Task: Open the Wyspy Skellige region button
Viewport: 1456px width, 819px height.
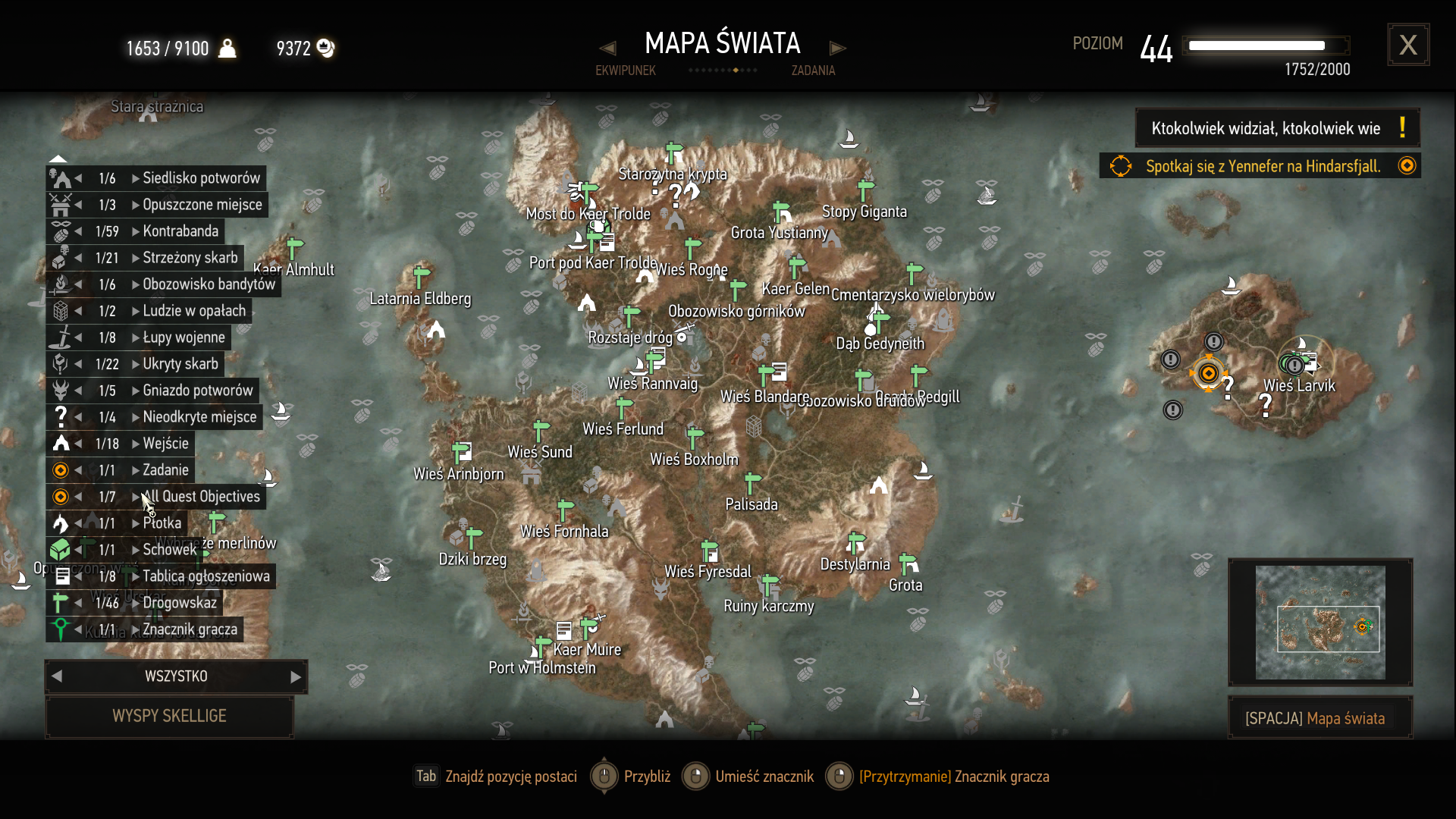Action: pos(169,716)
